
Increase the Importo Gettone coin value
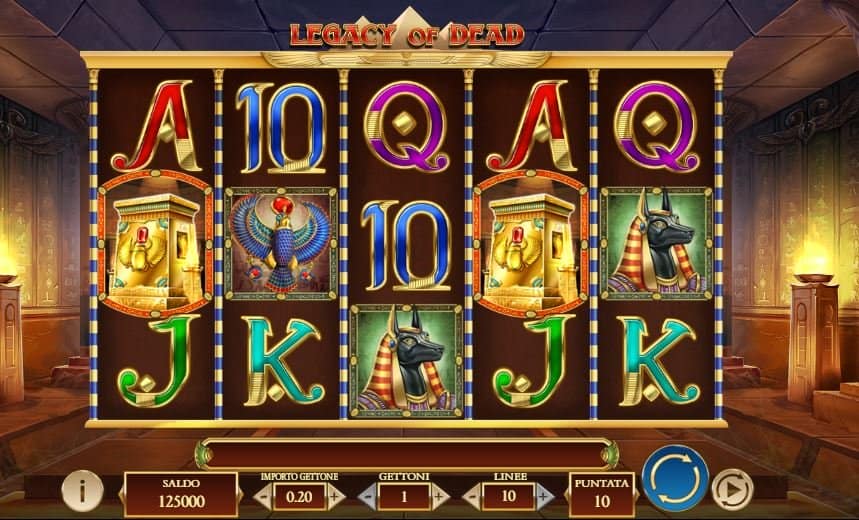click(334, 495)
